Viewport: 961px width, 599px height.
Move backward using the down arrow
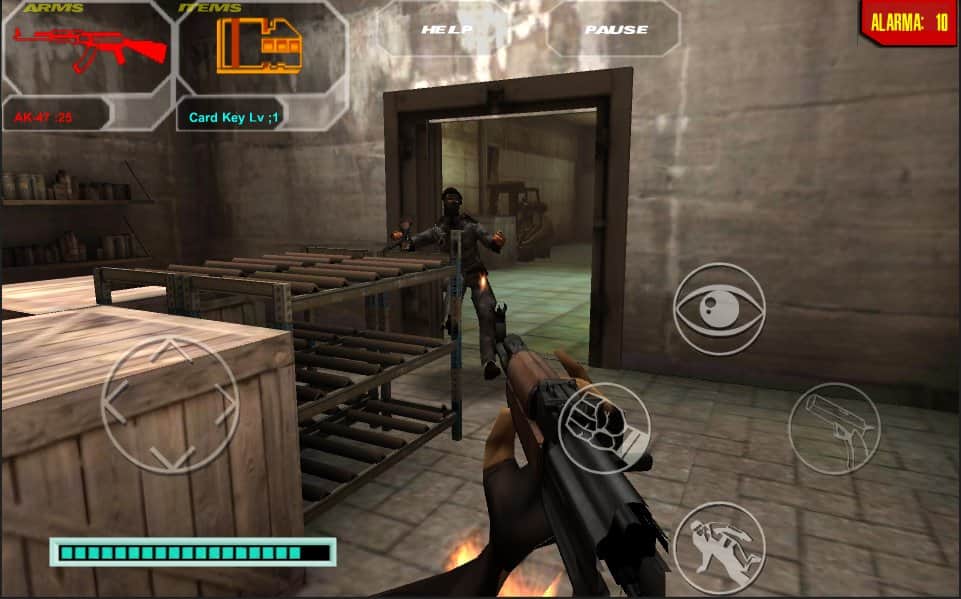click(x=171, y=458)
